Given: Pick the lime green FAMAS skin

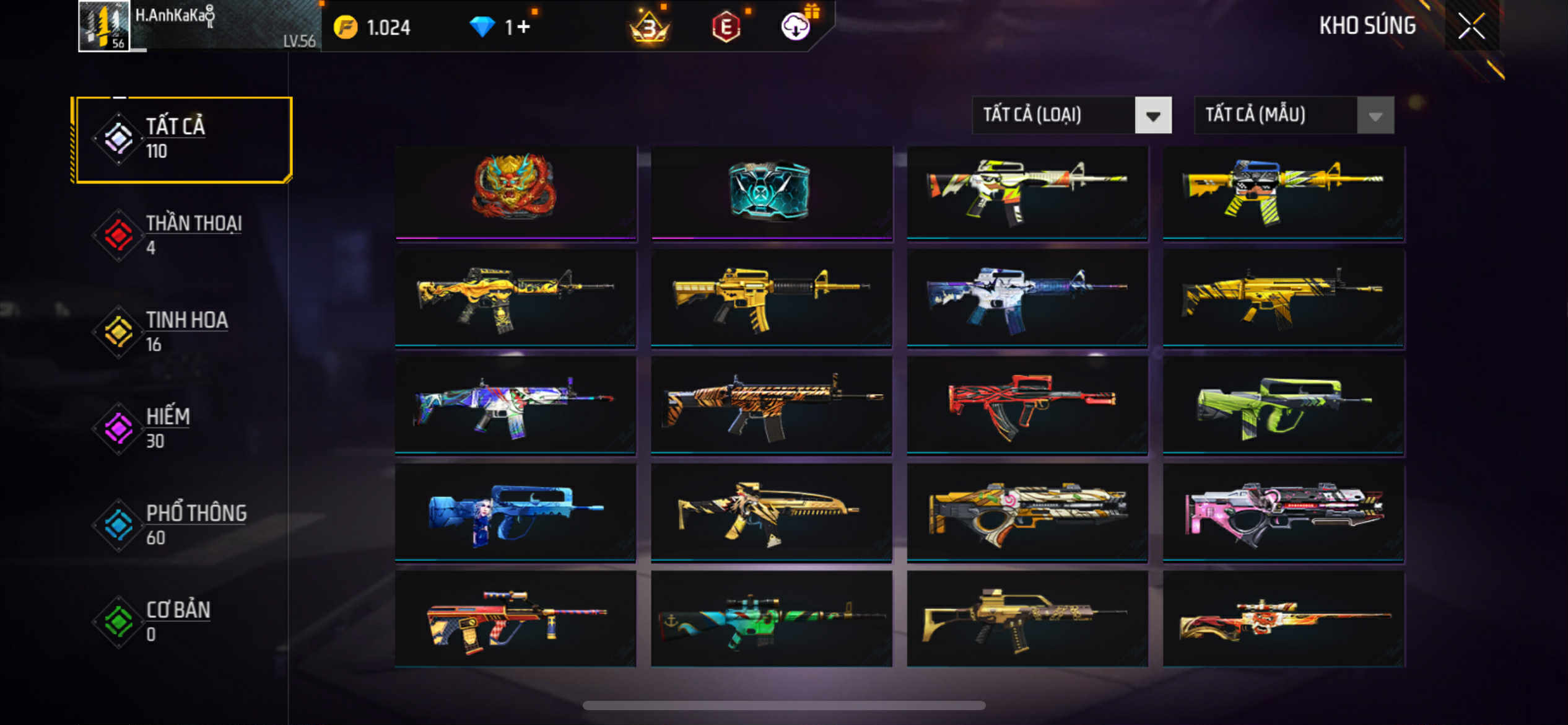Looking at the screenshot, I should pyautogui.click(x=1283, y=405).
